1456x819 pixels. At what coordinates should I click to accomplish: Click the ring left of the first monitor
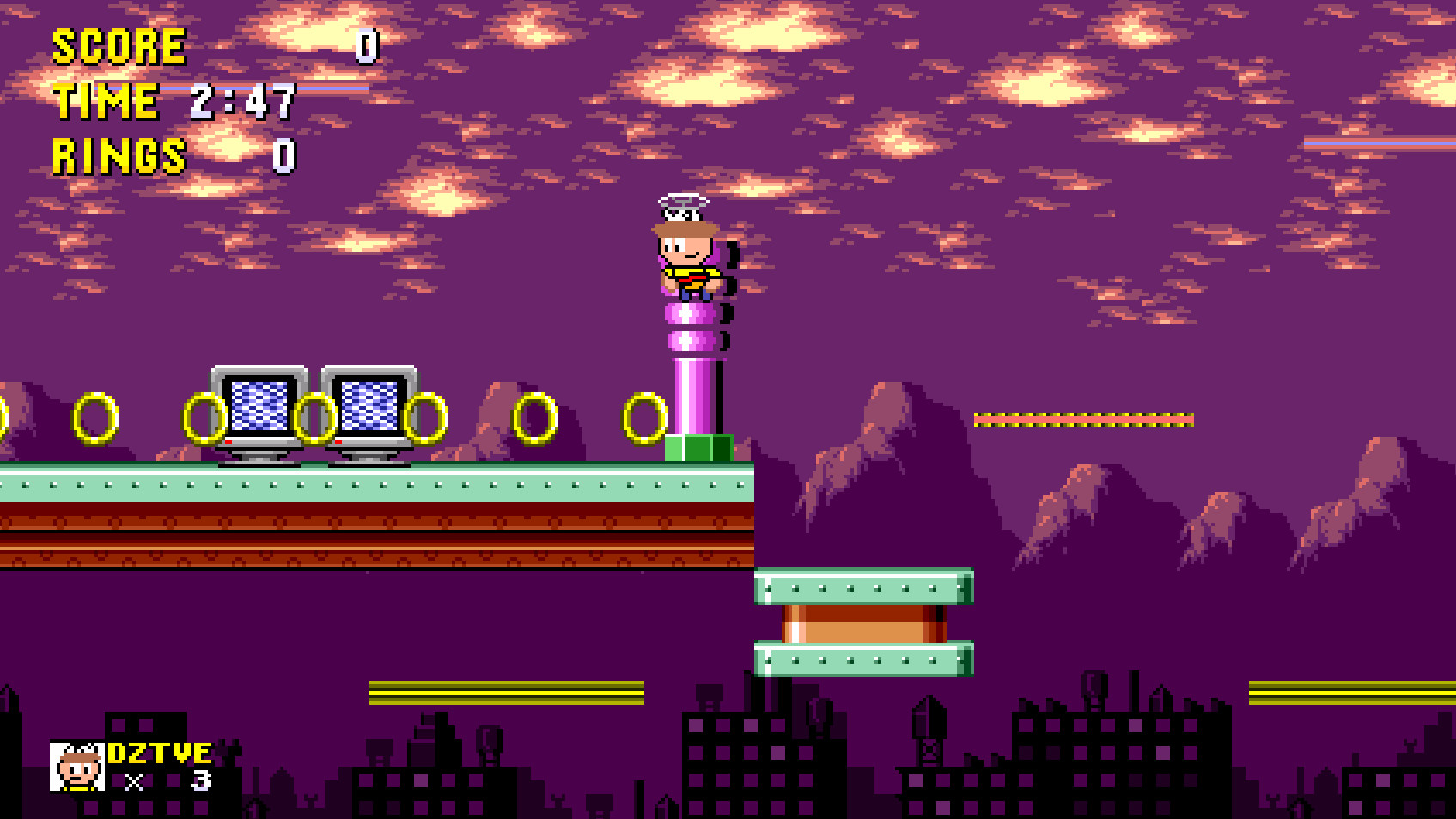[206, 421]
